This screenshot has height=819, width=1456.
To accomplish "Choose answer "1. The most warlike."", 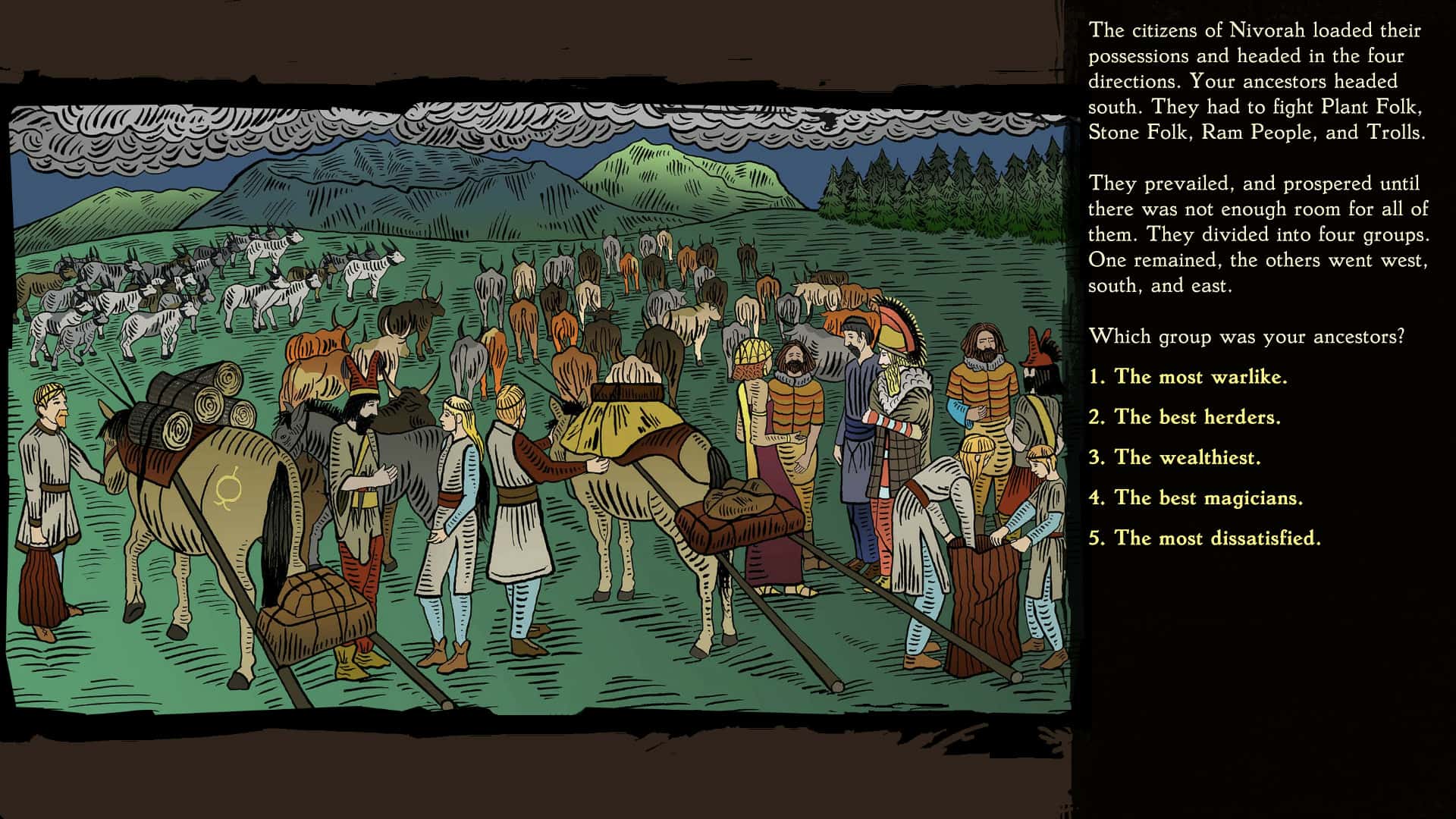I will tap(1190, 377).
